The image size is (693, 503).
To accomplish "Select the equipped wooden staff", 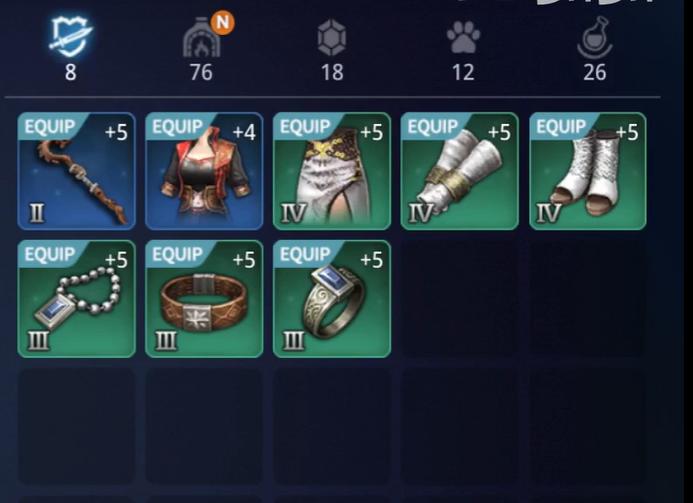I will pos(76,171).
